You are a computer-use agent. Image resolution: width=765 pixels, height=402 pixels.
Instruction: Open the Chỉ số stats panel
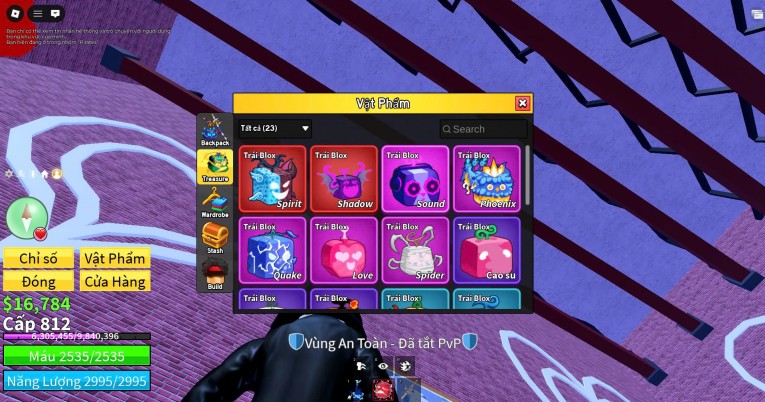pyautogui.click(x=39, y=258)
